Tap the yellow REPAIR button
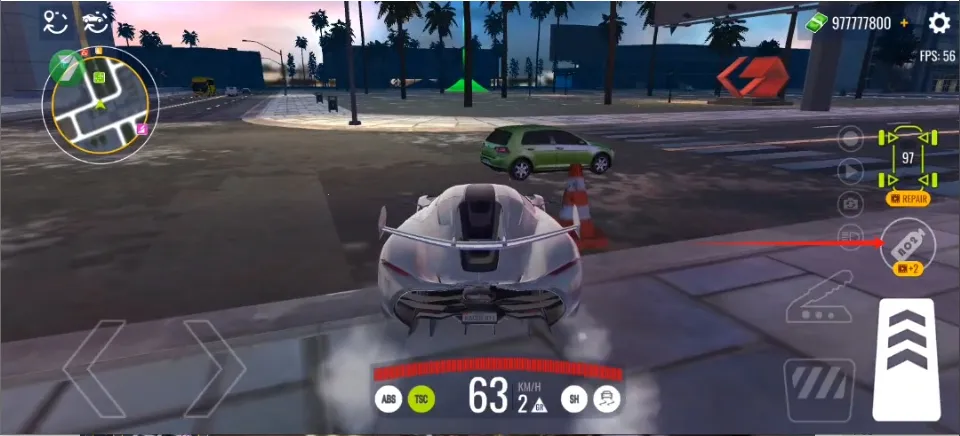The width and height of the screenshot is (960, 436). click(907, 199)
